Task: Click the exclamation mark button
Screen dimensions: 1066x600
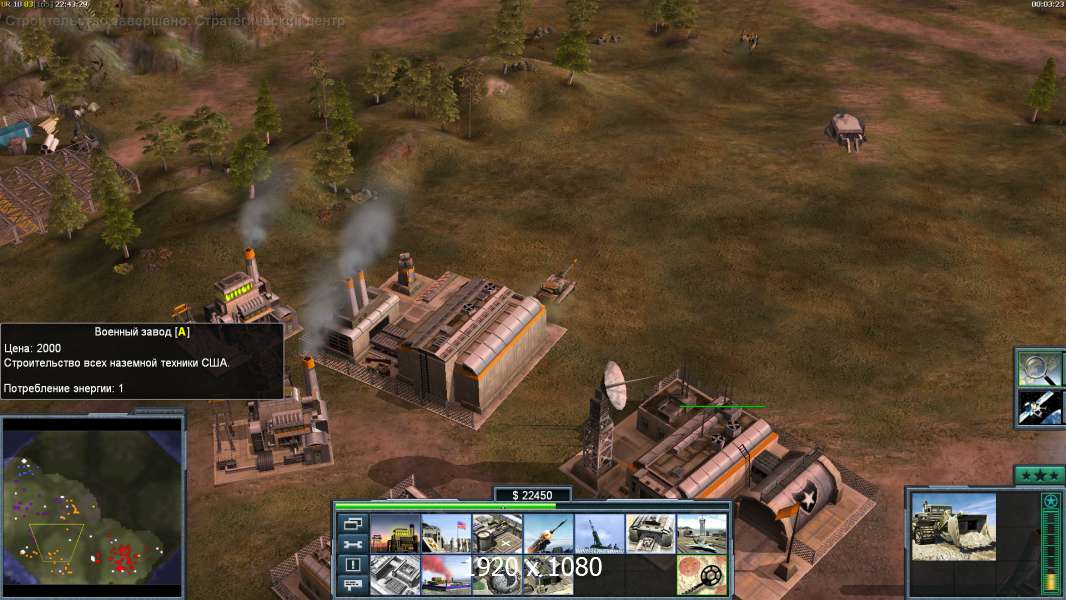Action: point(353,565)
